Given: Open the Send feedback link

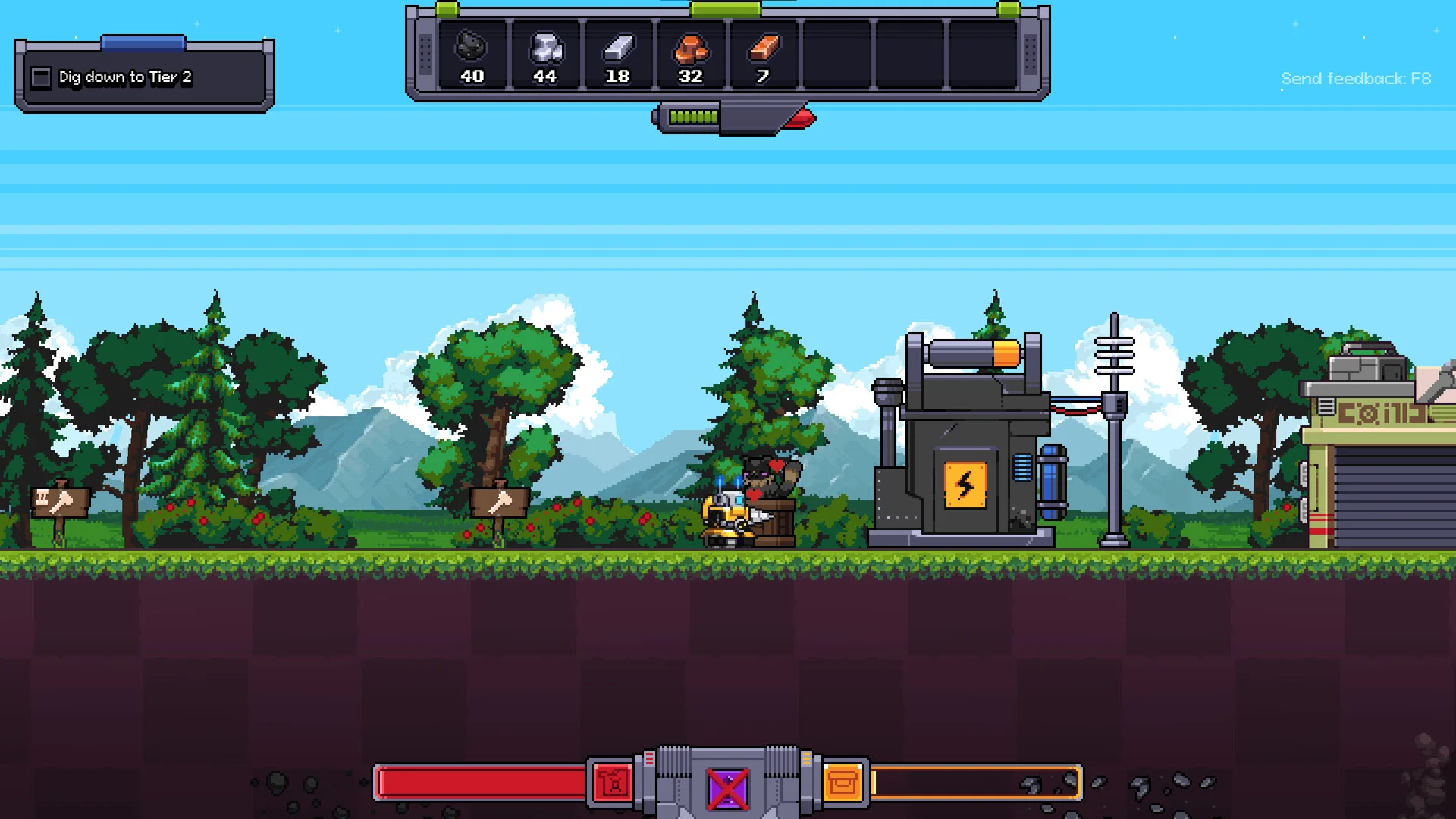Looking at the screenshot, I should point(1355,79).
